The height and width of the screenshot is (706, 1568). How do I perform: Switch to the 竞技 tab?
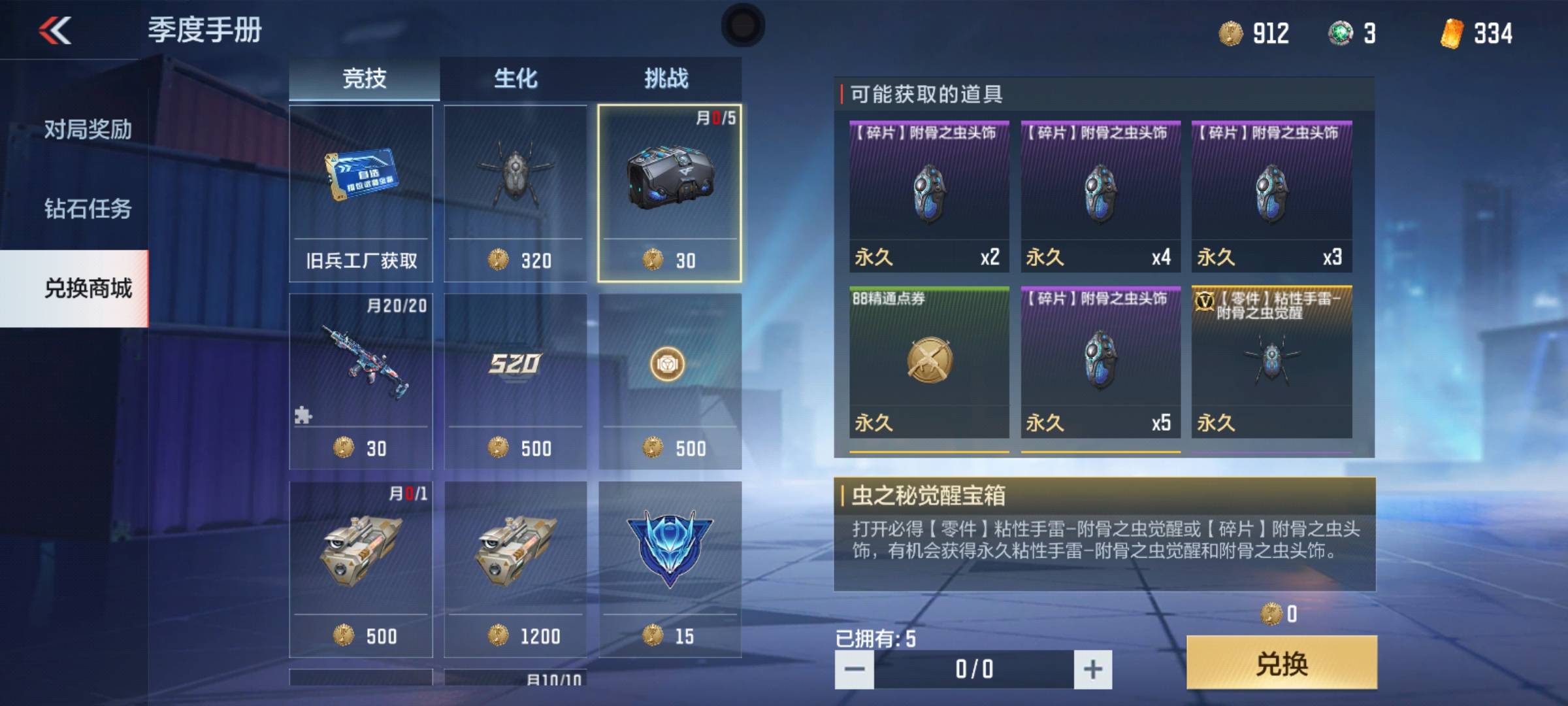click(364, 78)
